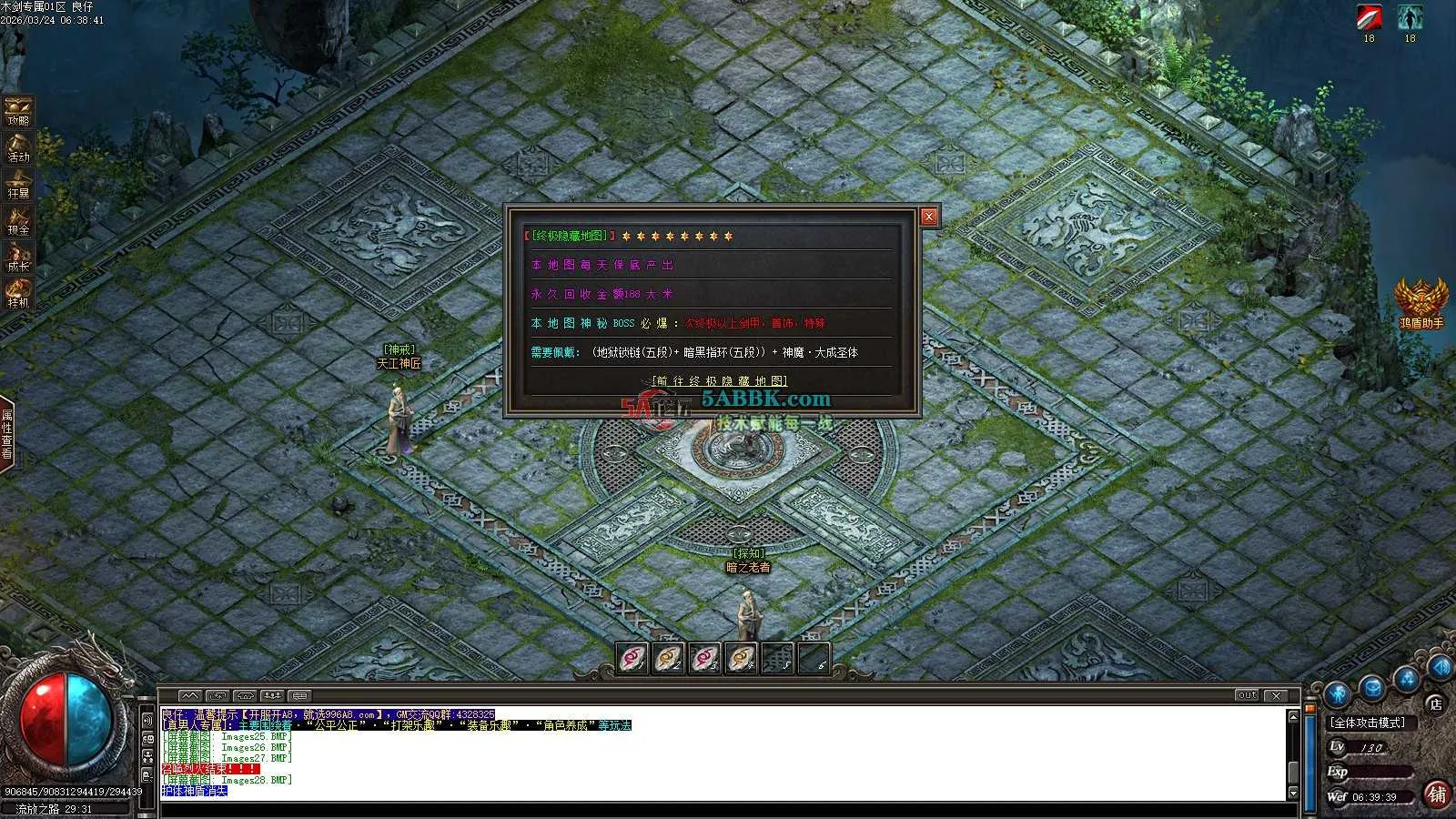Viewport: 1456px width, 819px height.
Task: Open the 攻略 guide menu
Action: [x=18, y=111]
